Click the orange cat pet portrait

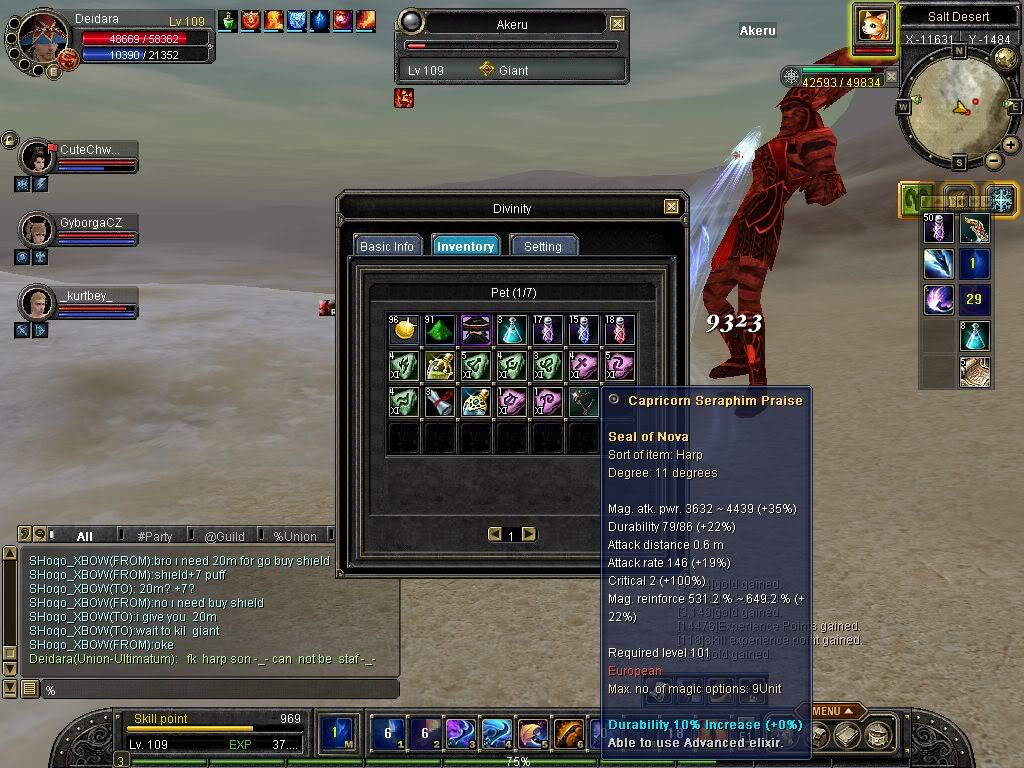click(x=873, y=25)
